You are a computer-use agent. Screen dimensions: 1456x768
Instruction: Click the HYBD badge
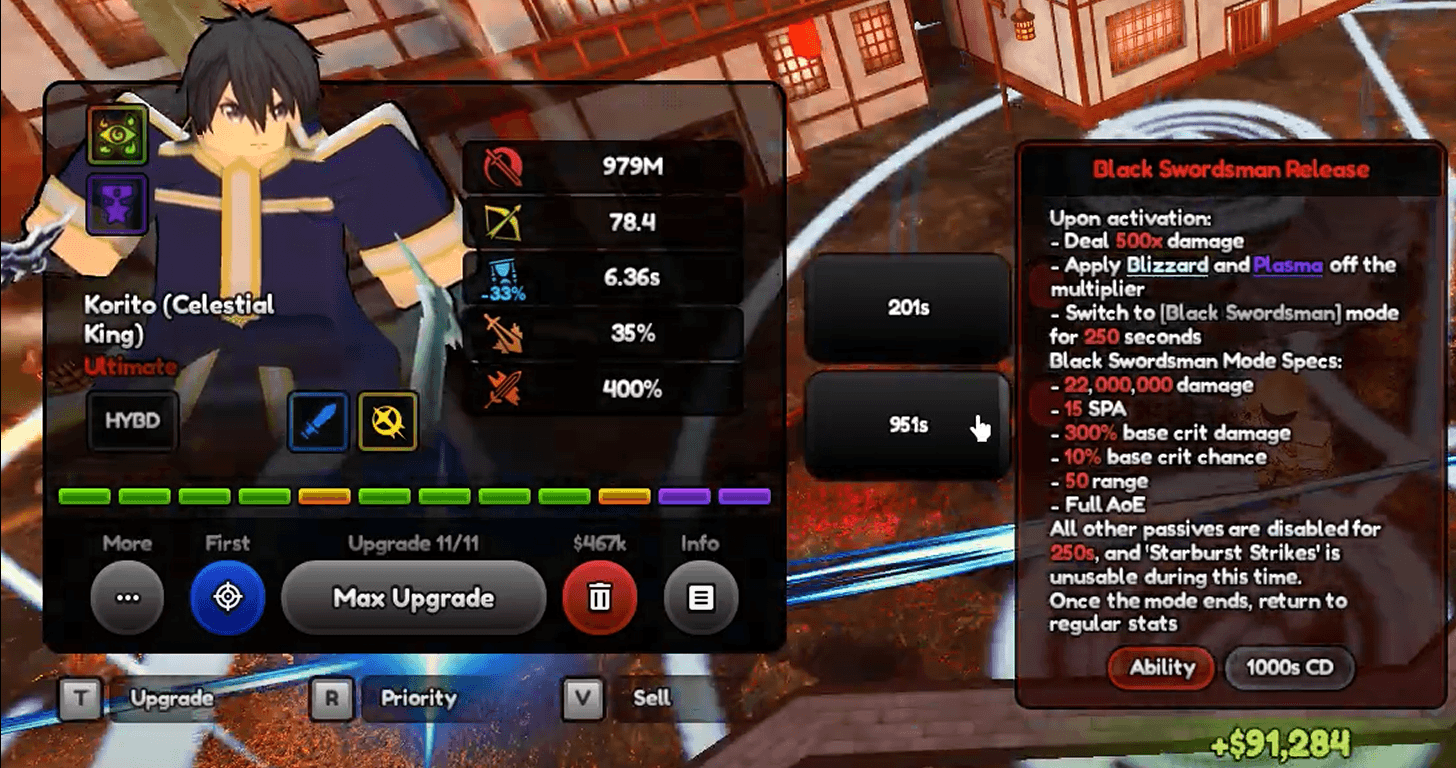(132, 421)
